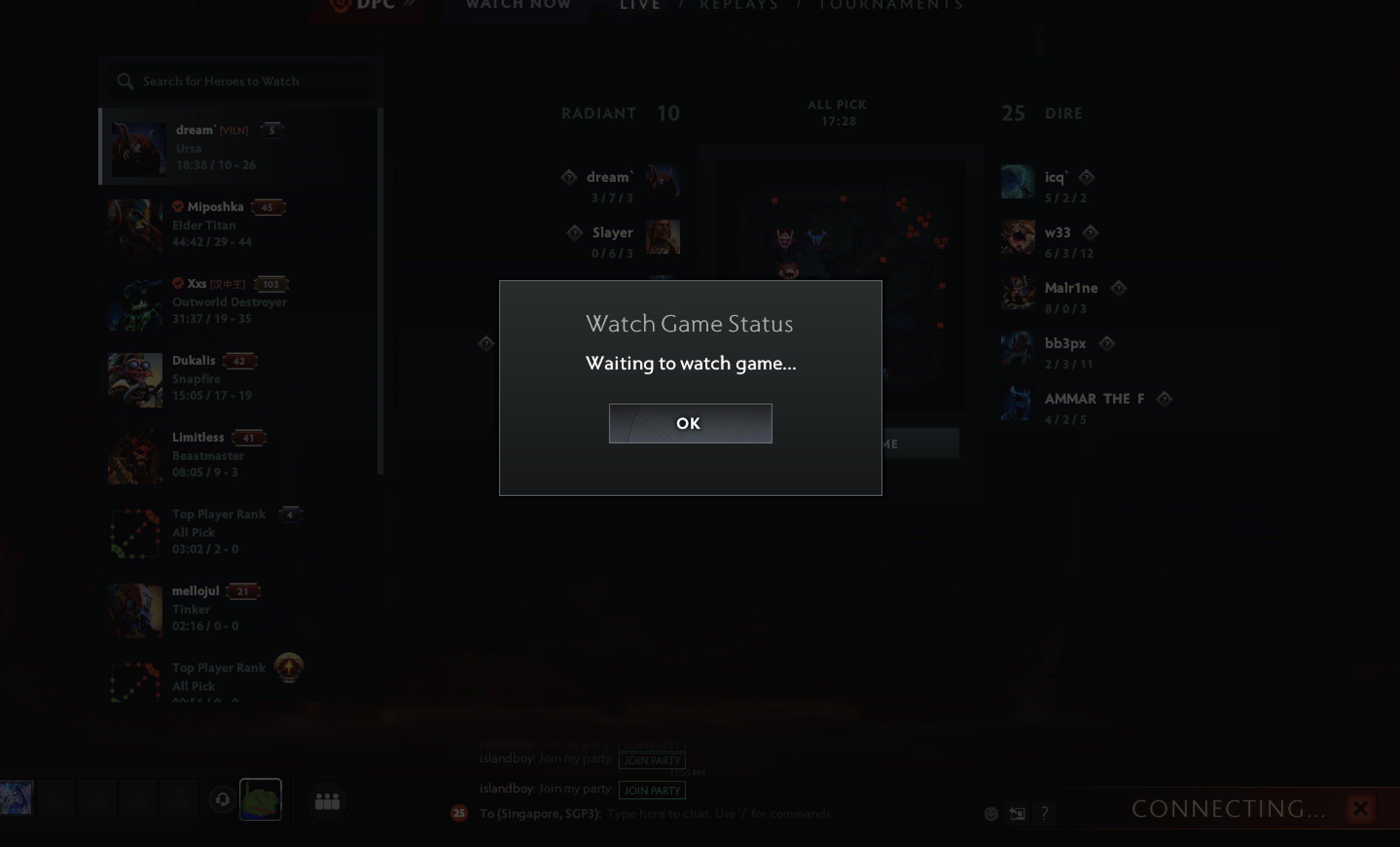Click the question mark icon beside icq`
This screenshot has width=1400, height=847.
(x=1088, y=177)
